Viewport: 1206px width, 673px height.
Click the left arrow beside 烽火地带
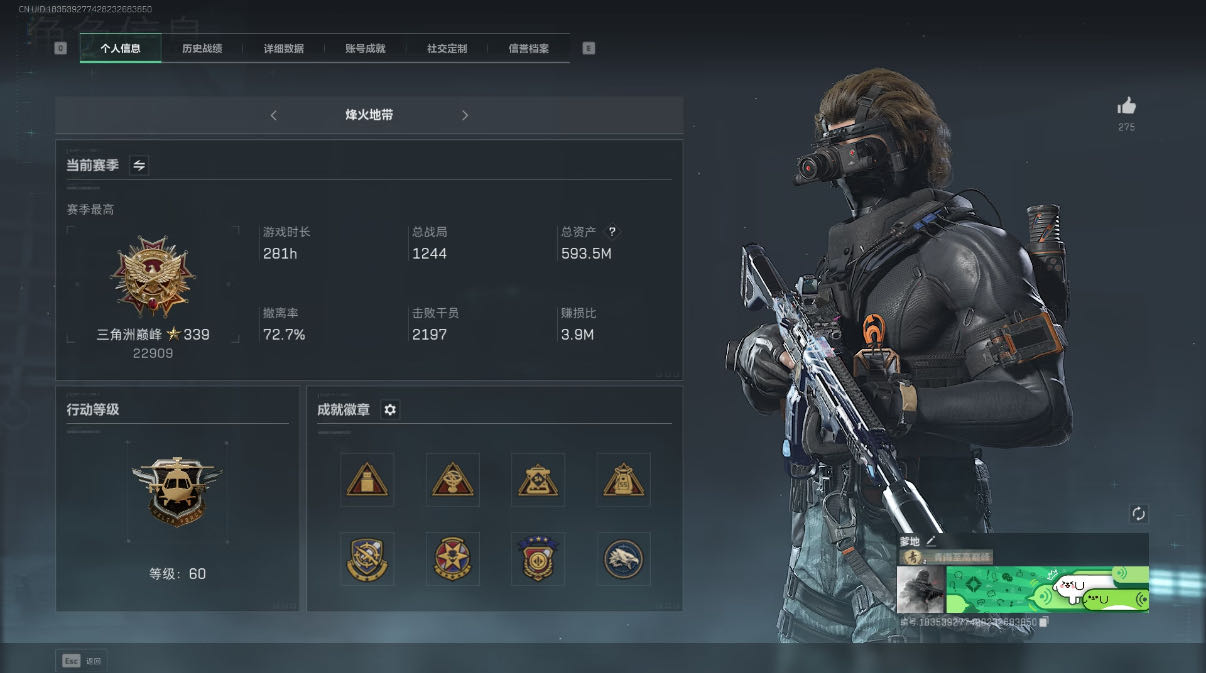point(274,115)
